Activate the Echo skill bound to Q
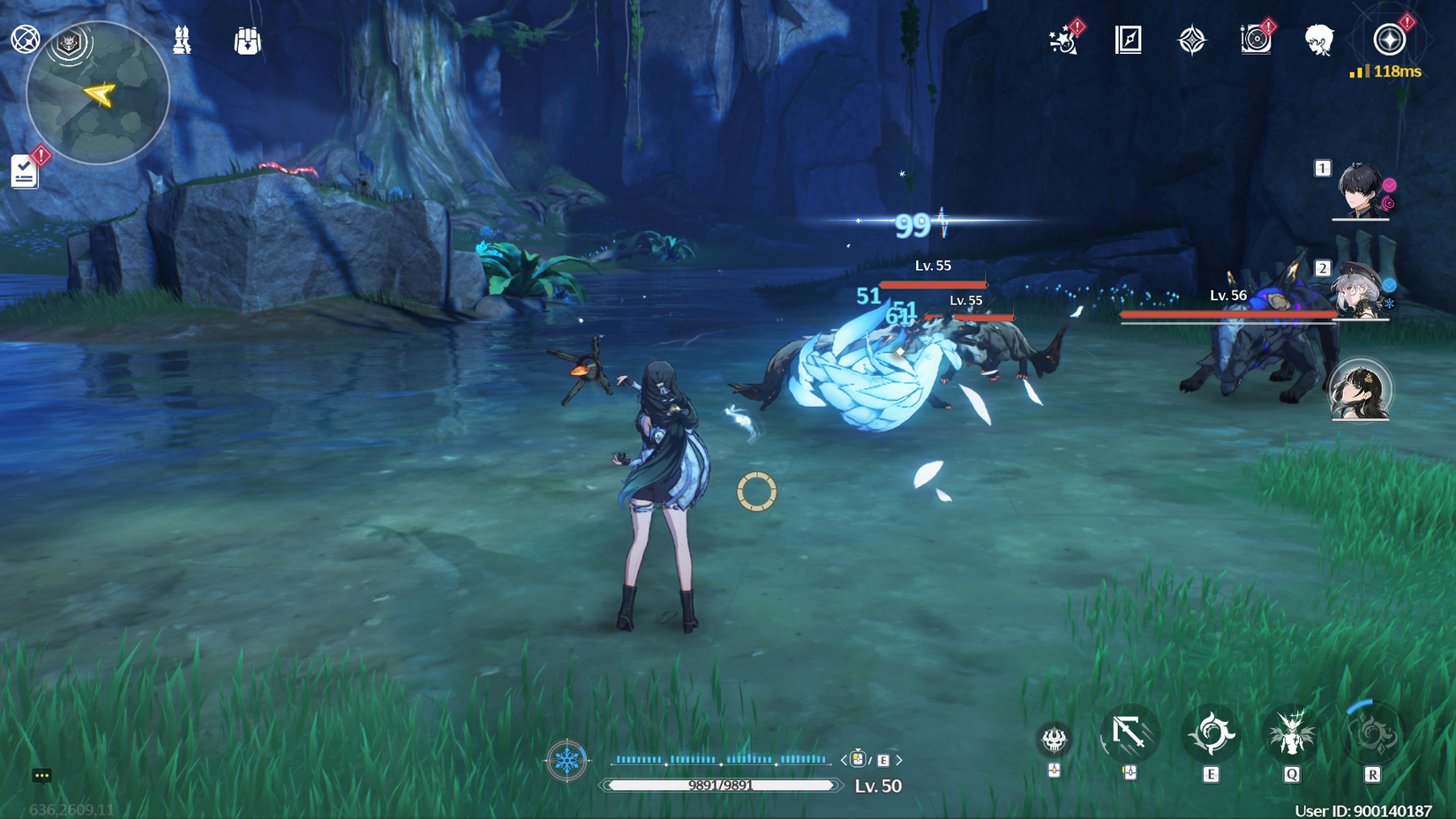Image resolution: width=1456 pixels, height=819 pixels. [1291, 734]
